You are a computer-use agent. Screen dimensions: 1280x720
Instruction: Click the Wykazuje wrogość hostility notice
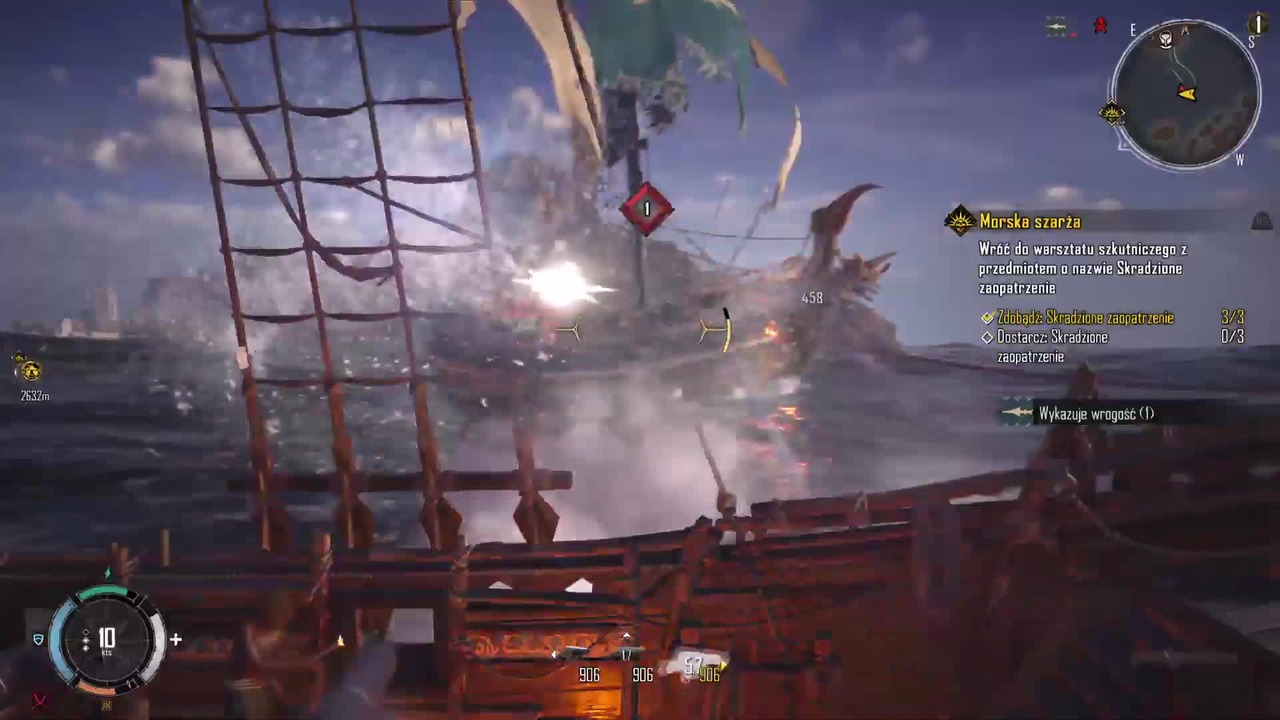tap(1095, 413)
